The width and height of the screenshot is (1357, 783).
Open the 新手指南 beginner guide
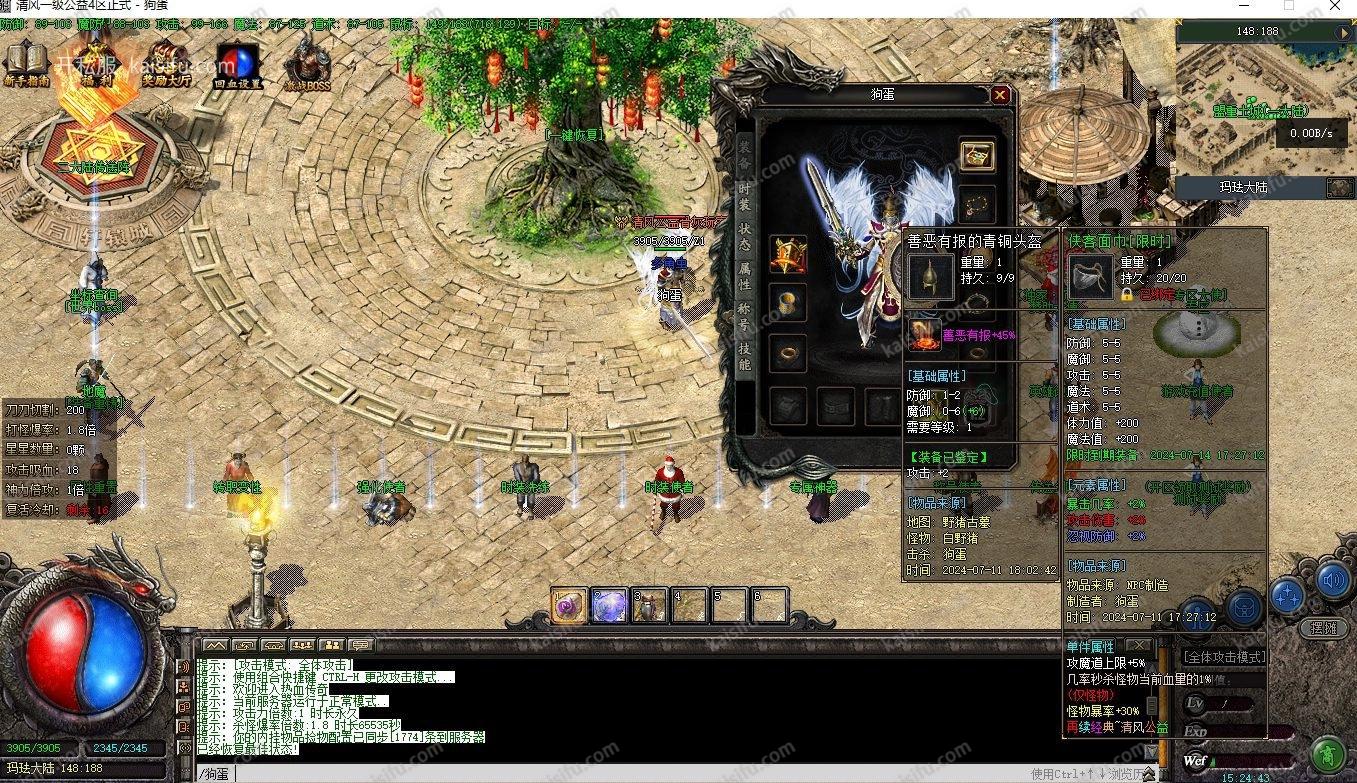(x=25, y=63)
